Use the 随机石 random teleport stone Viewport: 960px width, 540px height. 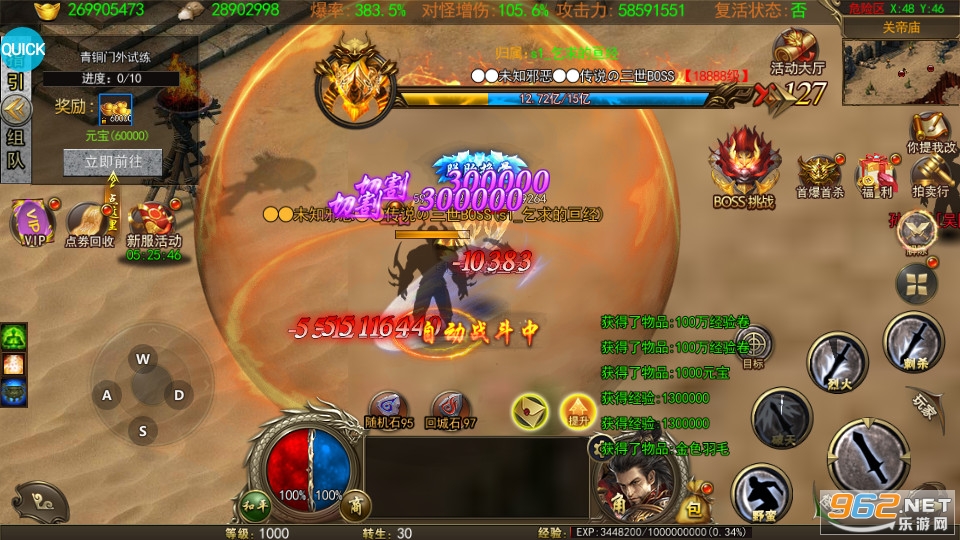click(390, 408)
